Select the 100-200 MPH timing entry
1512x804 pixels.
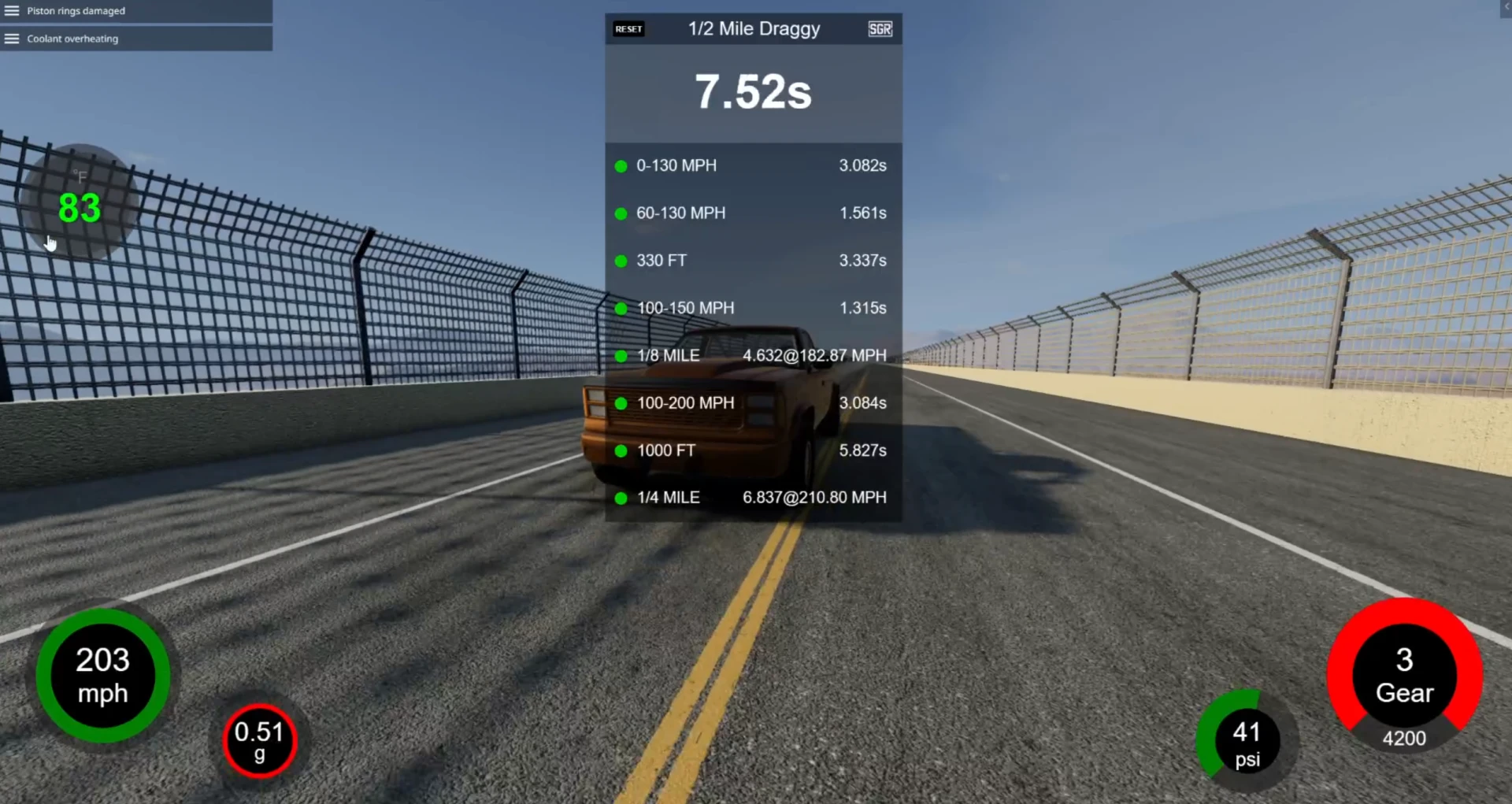753,402
